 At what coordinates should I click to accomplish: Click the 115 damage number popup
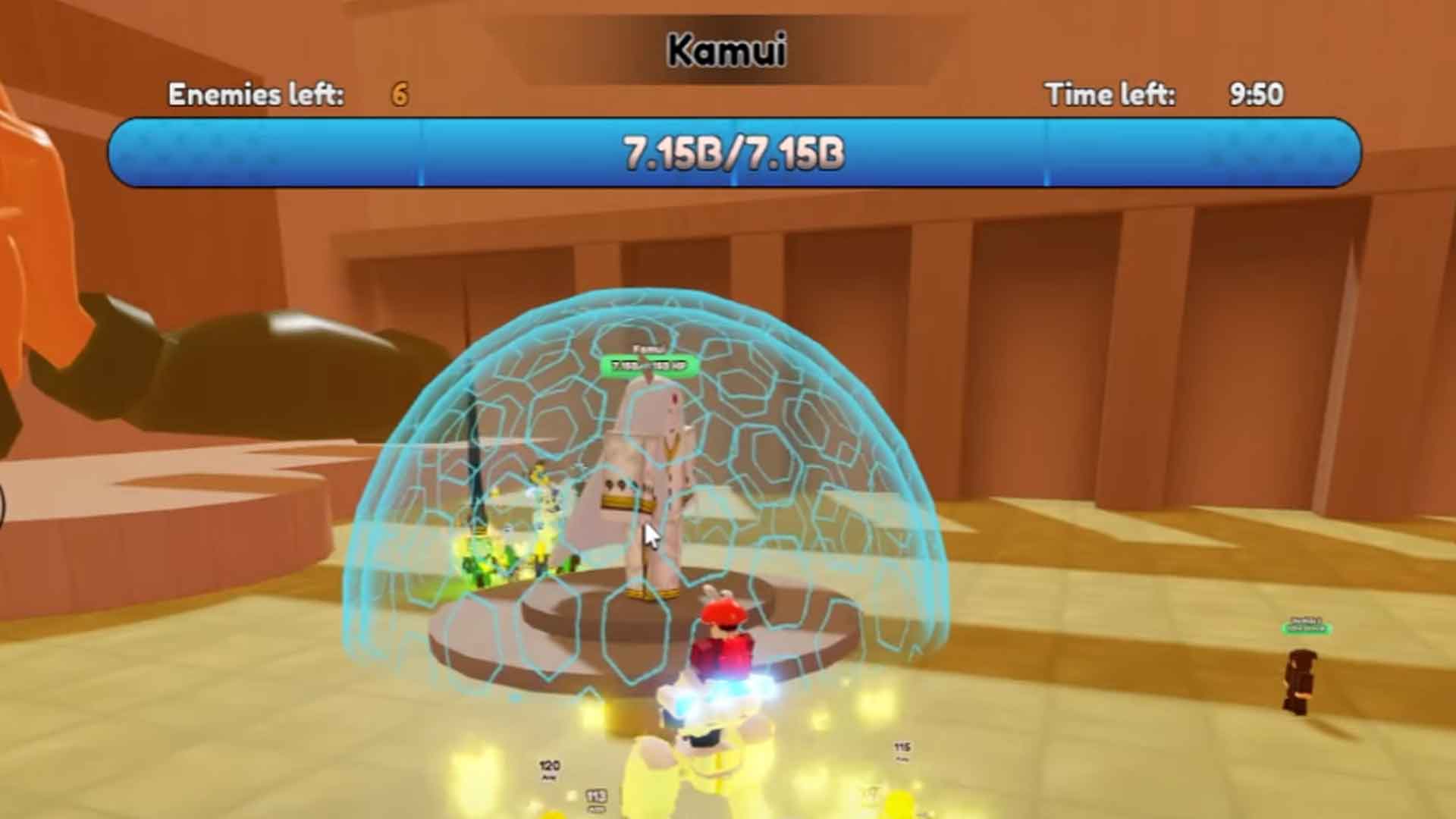click(x=901, y=747)
